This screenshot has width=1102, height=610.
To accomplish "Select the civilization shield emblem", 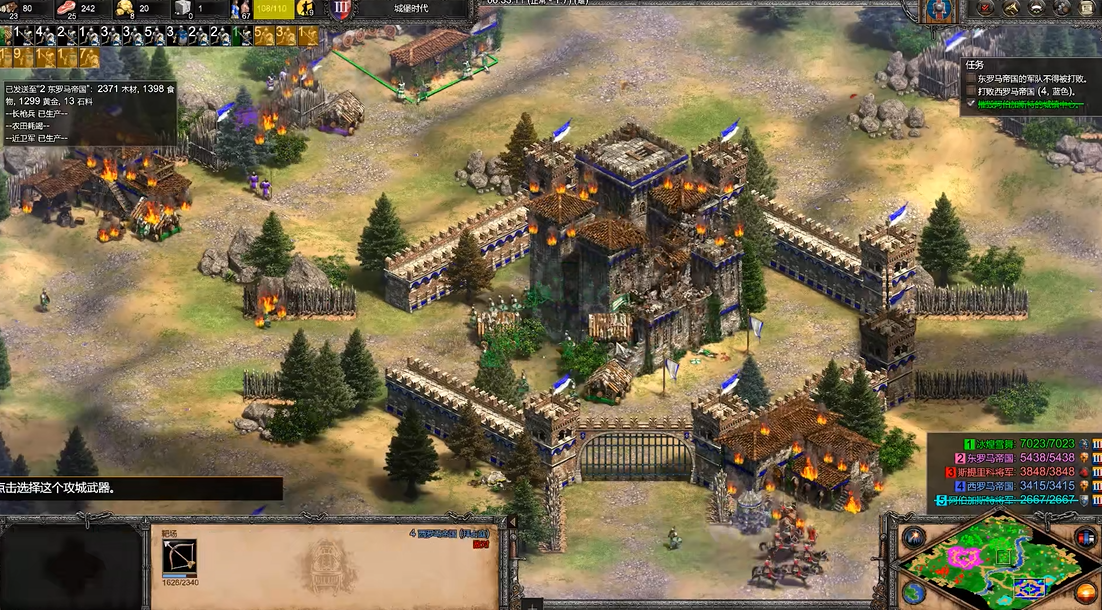I will (937, 10).
